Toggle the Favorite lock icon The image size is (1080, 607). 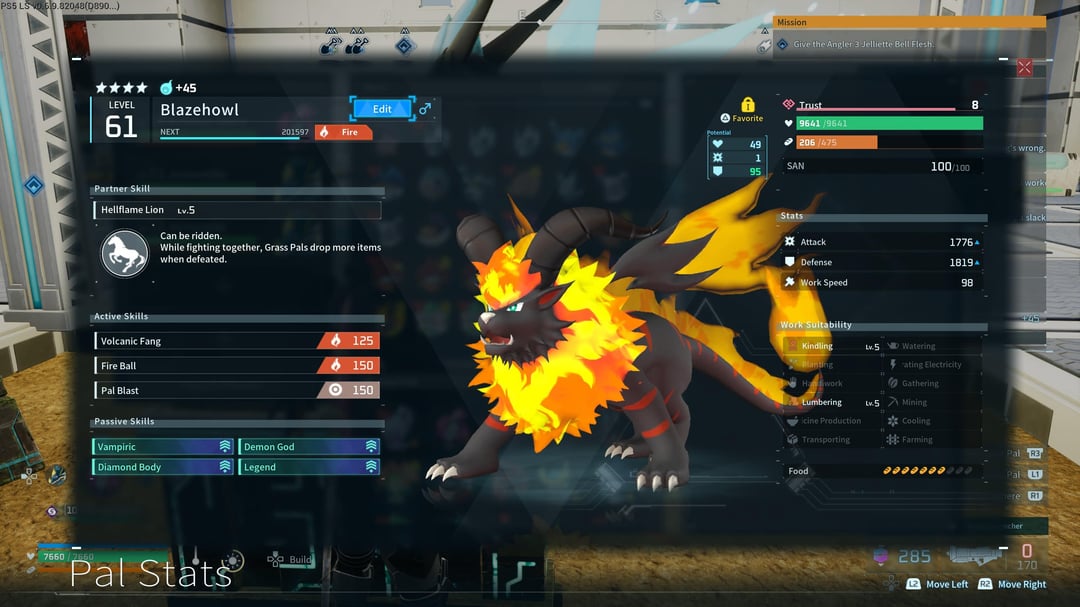pos(747,105)
